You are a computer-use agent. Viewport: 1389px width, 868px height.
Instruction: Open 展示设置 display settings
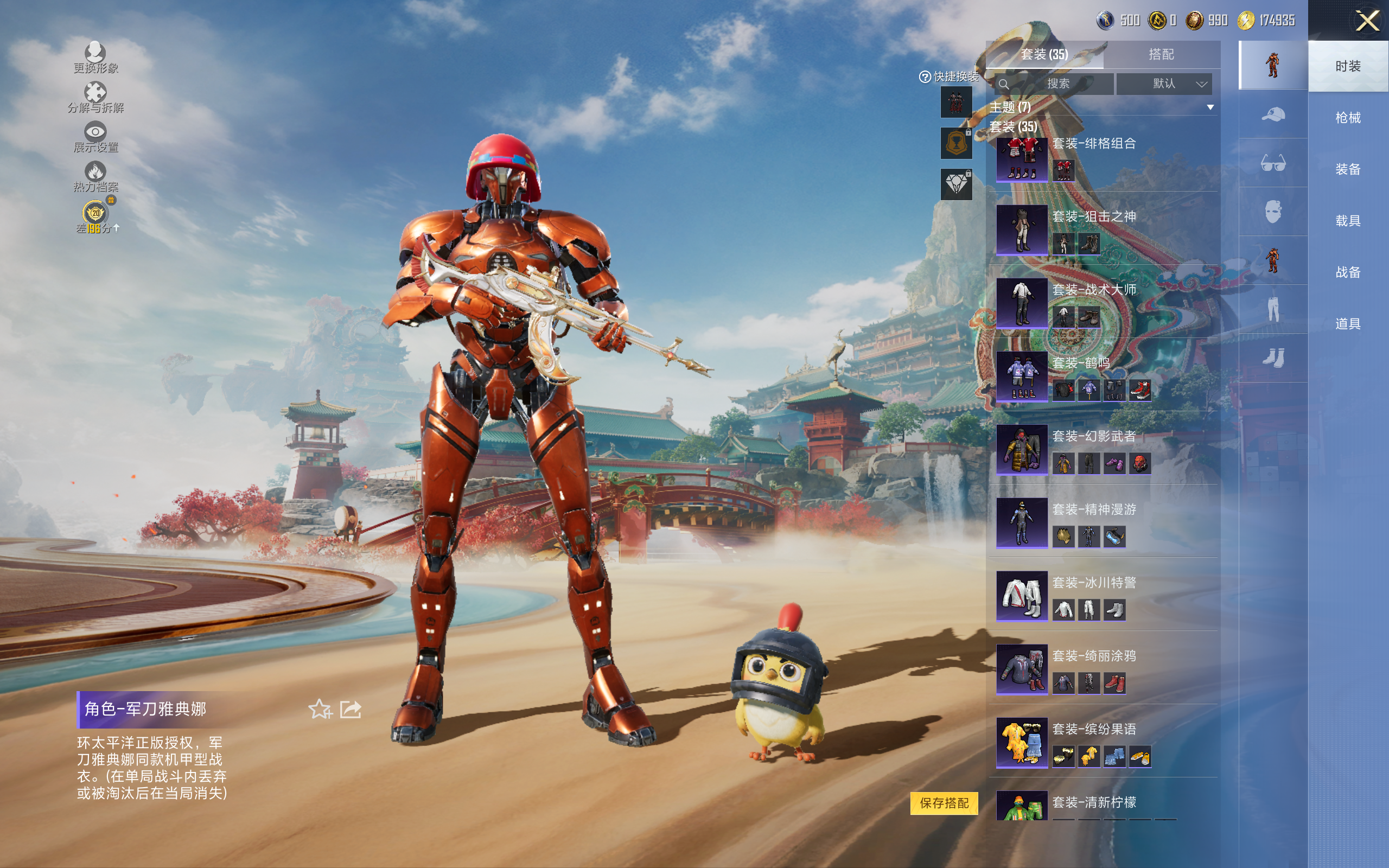coord(95,137)
